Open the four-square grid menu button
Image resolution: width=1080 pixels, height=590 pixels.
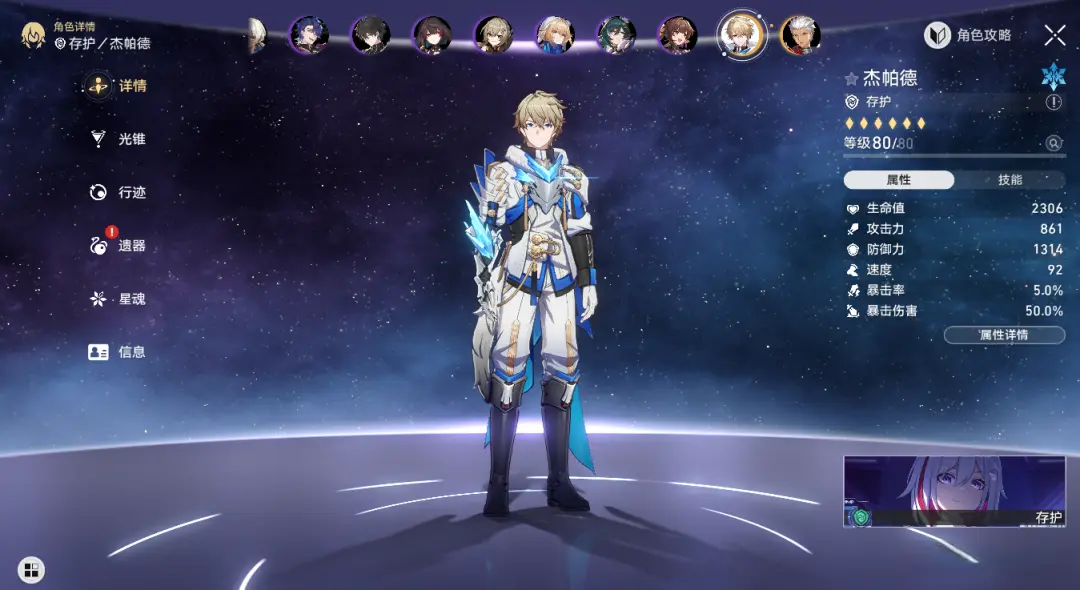pyautogui.click(x=31, y=570)
